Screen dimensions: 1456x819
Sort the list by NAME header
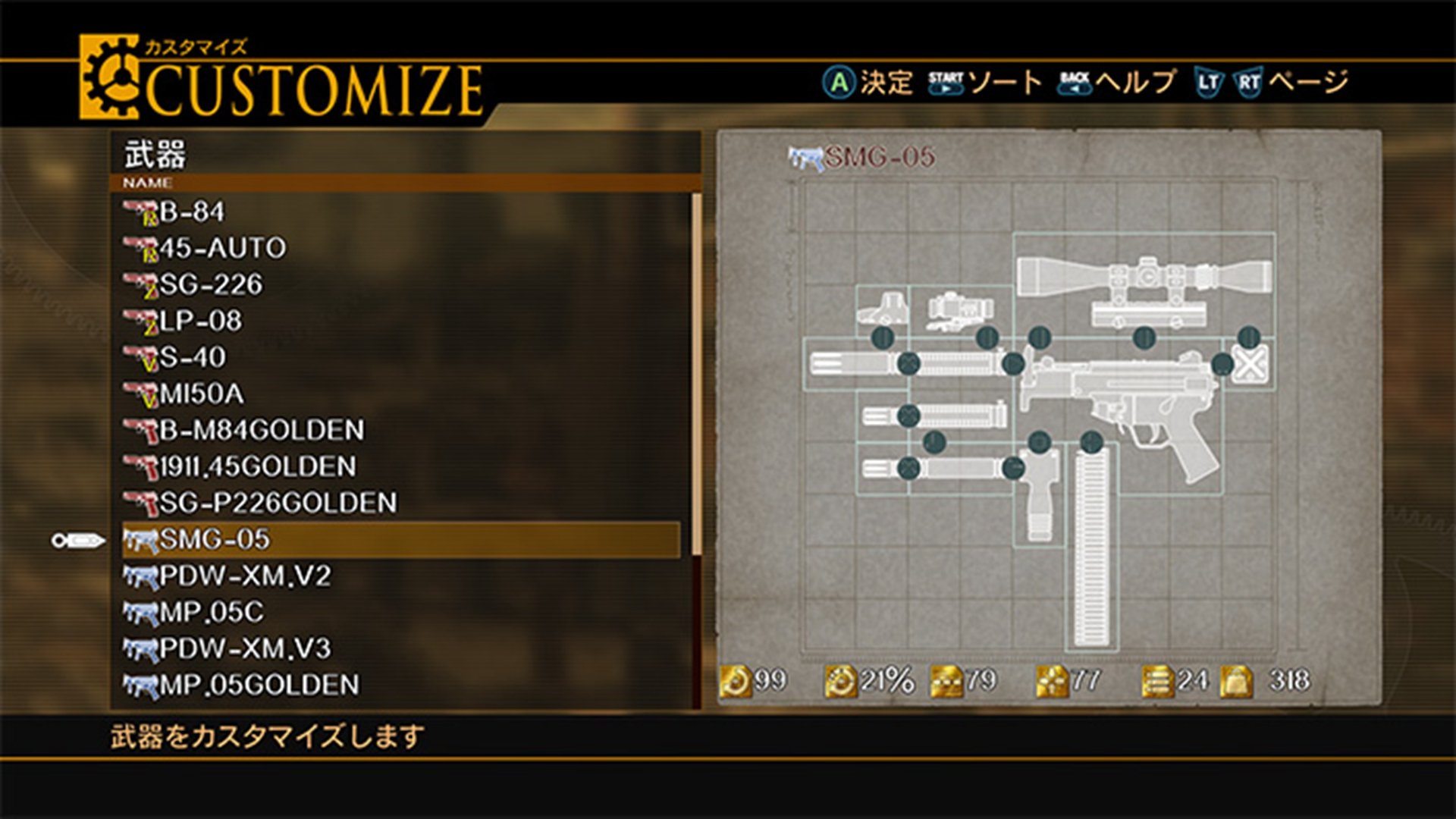(148, 184)
